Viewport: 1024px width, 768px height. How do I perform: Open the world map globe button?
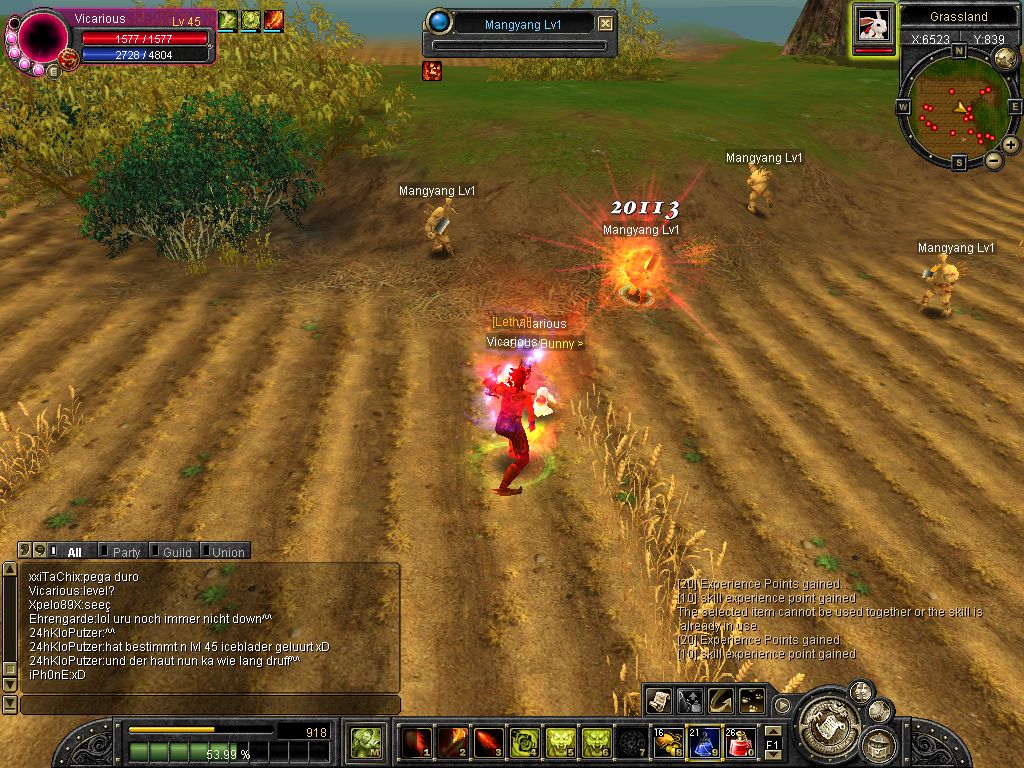1005,58
